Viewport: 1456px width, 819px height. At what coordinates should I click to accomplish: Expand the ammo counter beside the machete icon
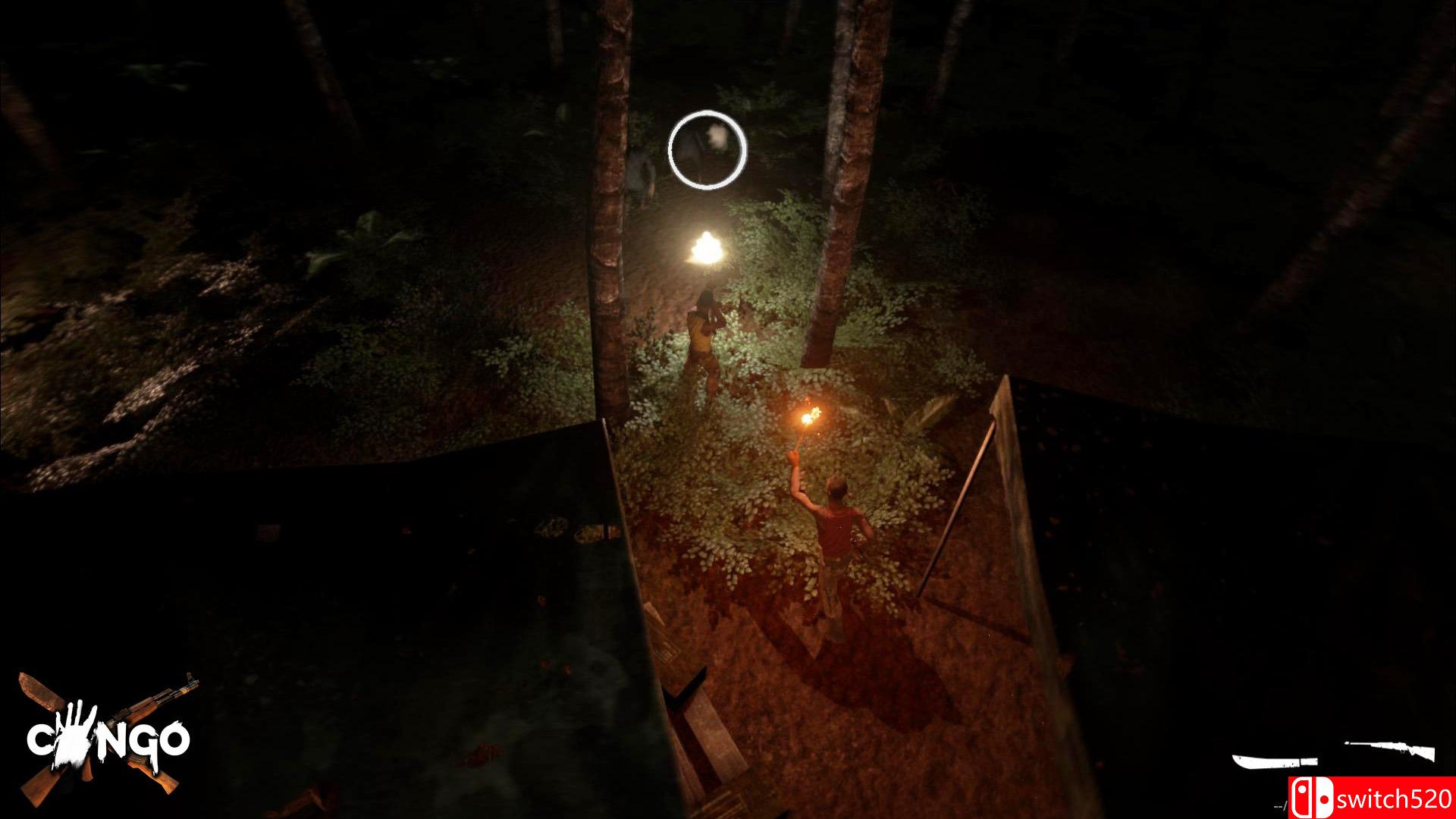tap(1282, 804)
